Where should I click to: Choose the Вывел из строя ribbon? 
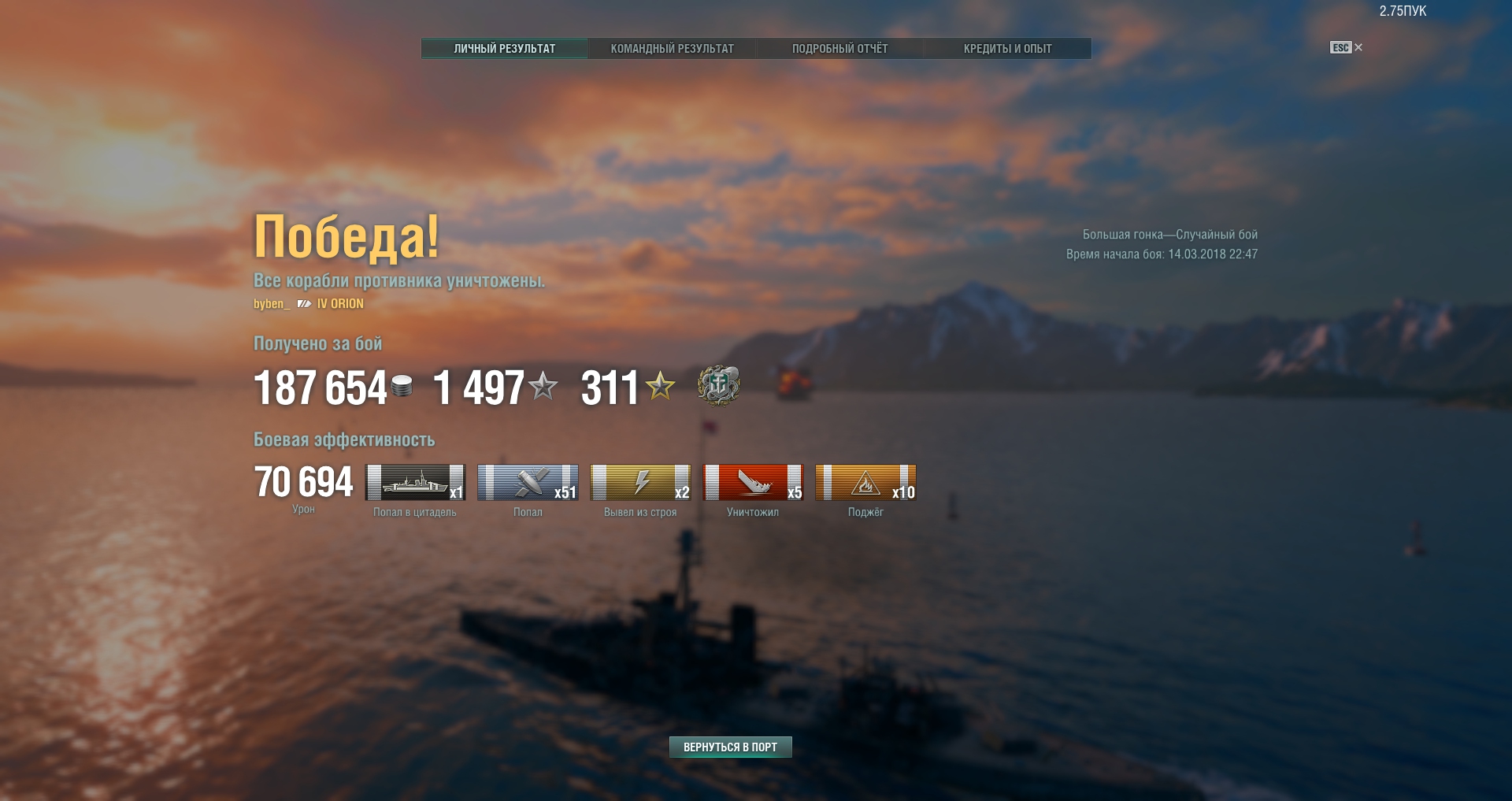coord(640,483)
